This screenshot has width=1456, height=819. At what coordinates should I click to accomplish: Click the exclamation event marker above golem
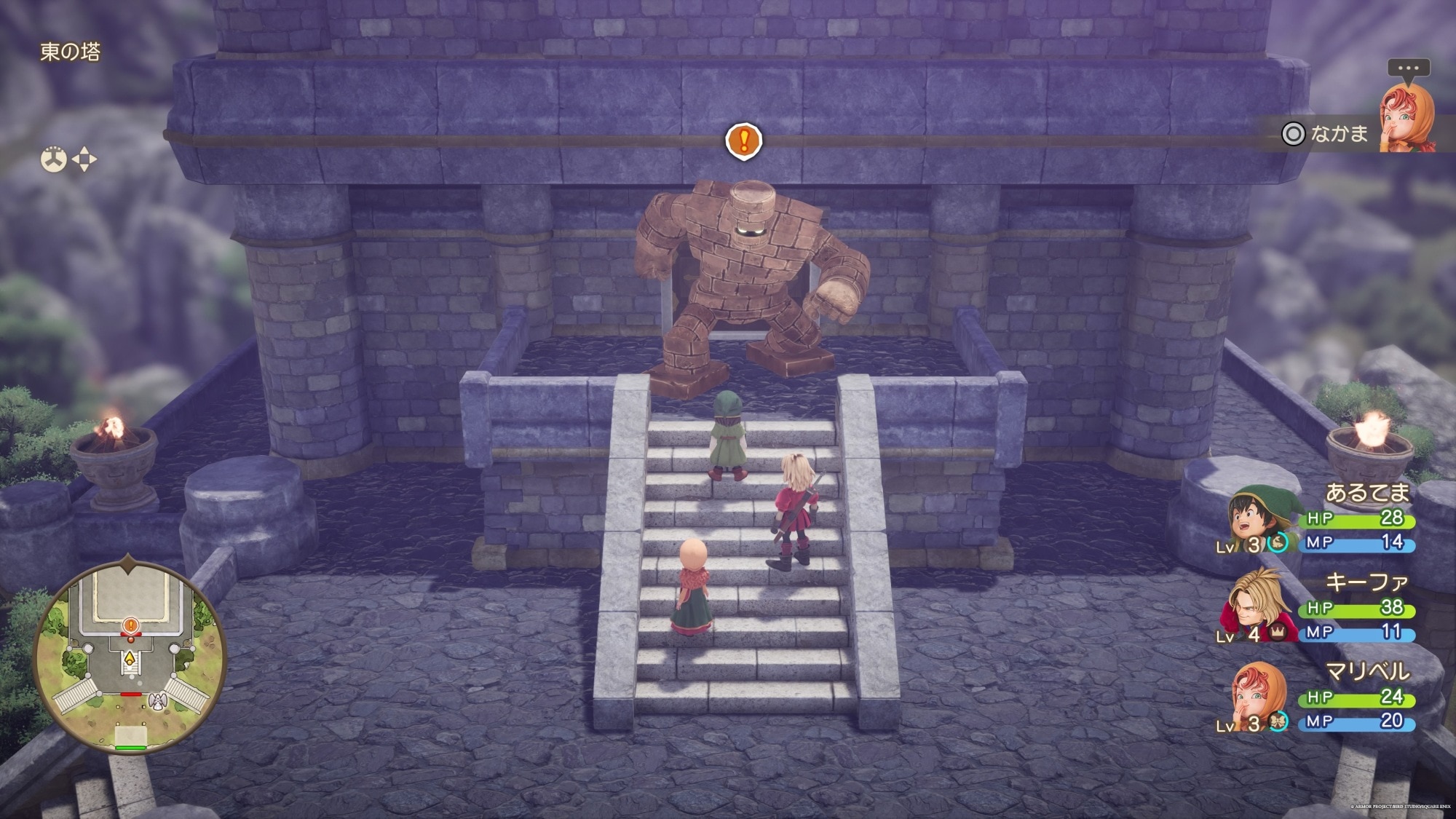point(743,140)
